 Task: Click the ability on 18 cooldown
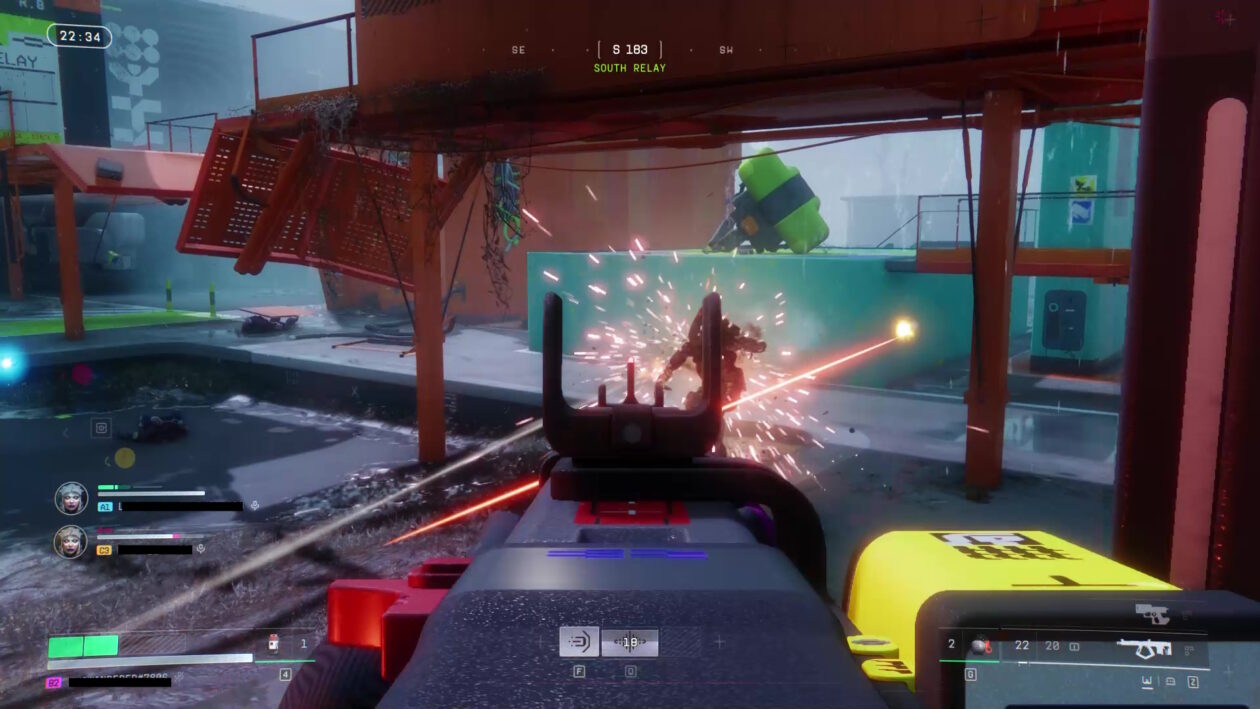(x=630, y=642)
